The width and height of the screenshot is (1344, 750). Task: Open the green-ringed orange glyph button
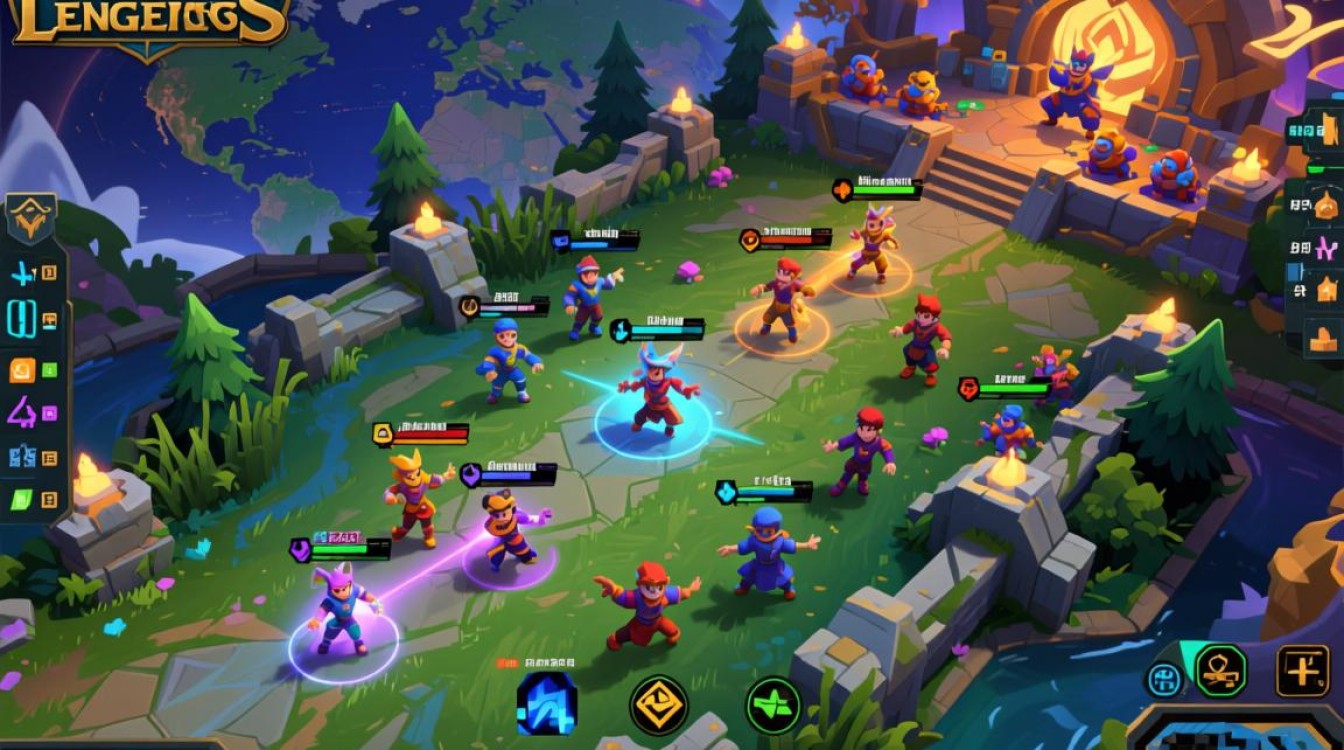point(1221,670)
